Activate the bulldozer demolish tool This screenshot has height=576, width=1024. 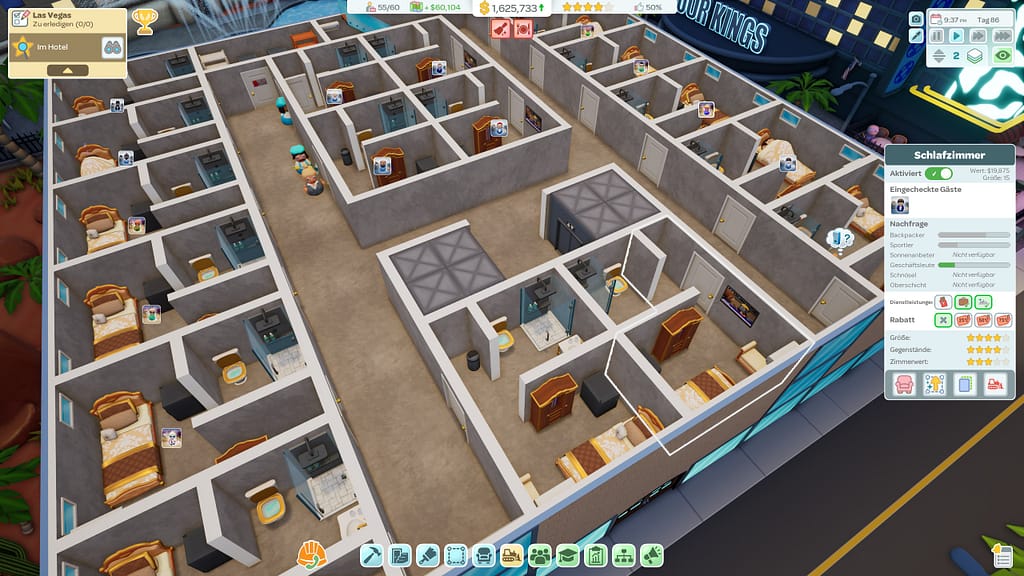tap(512, 555)
